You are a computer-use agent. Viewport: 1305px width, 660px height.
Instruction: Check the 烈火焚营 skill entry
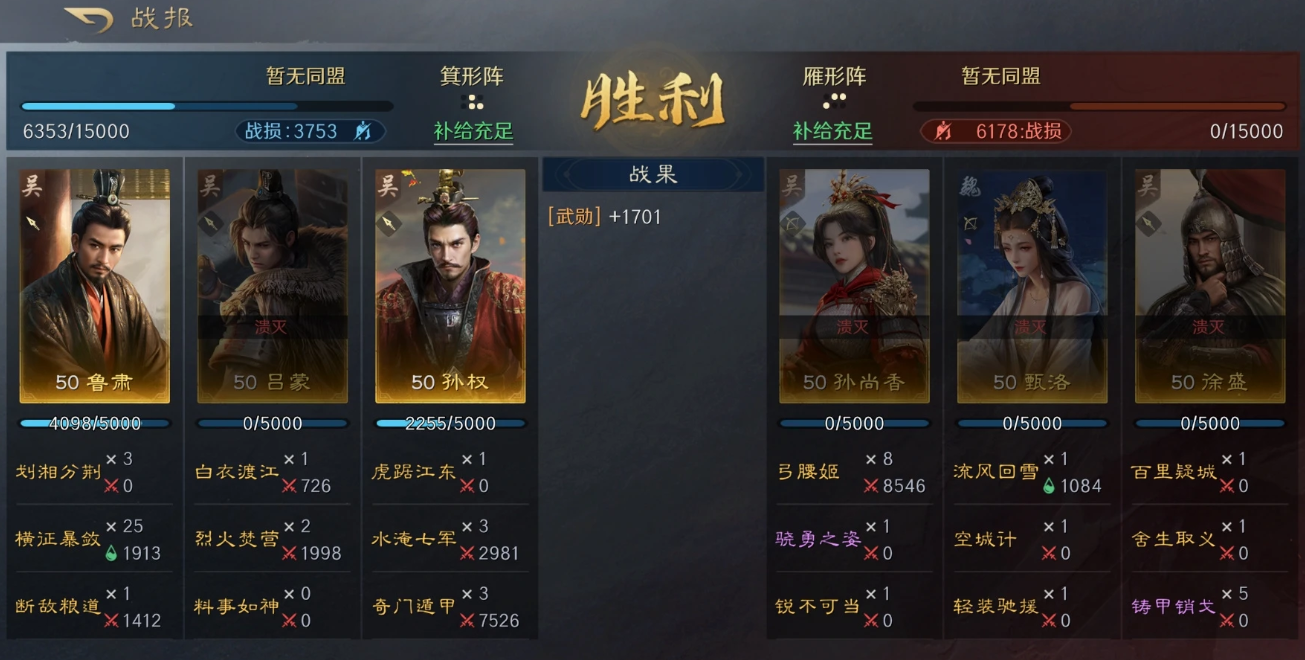[x=236, y=540]
